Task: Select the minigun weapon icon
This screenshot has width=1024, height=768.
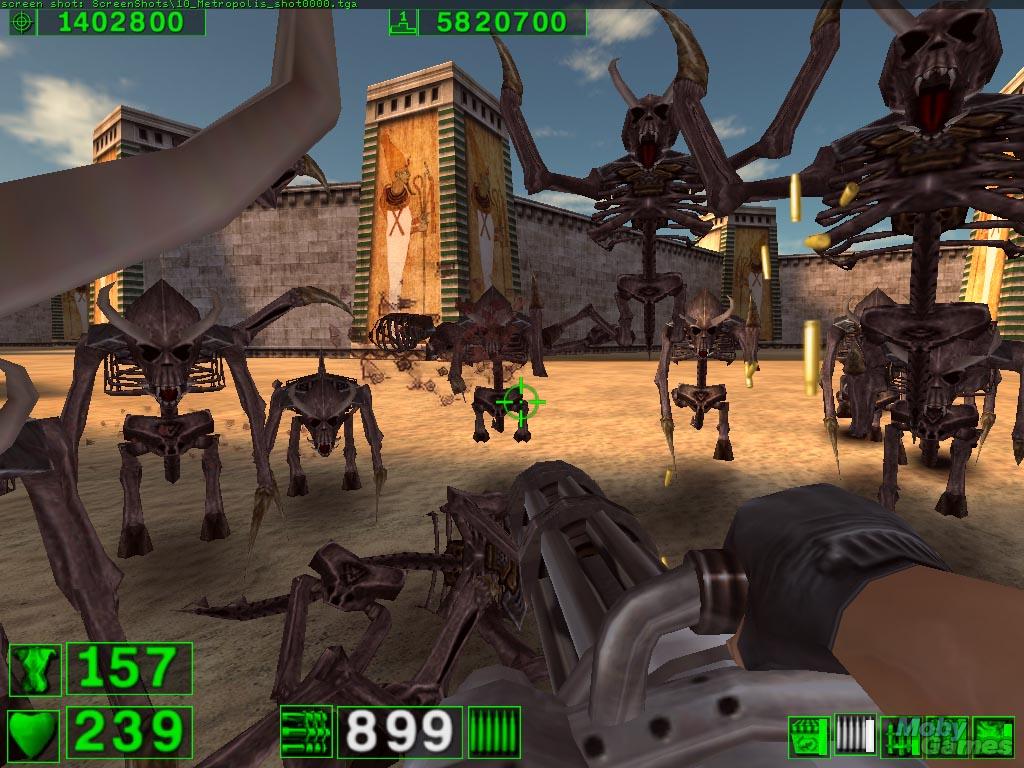Action: coord(307,732)
